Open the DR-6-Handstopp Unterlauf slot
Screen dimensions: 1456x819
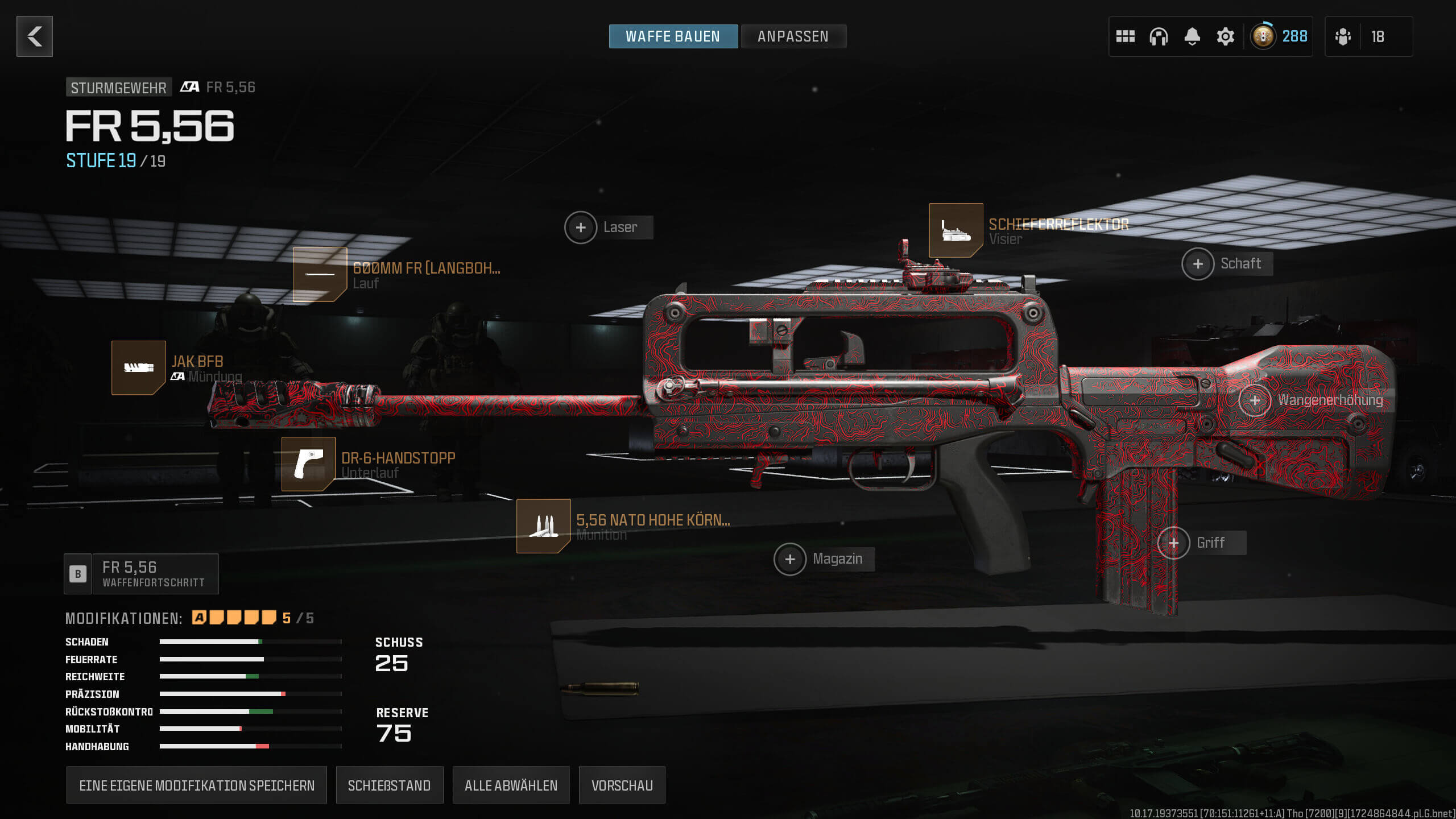[x=308, y=464]
